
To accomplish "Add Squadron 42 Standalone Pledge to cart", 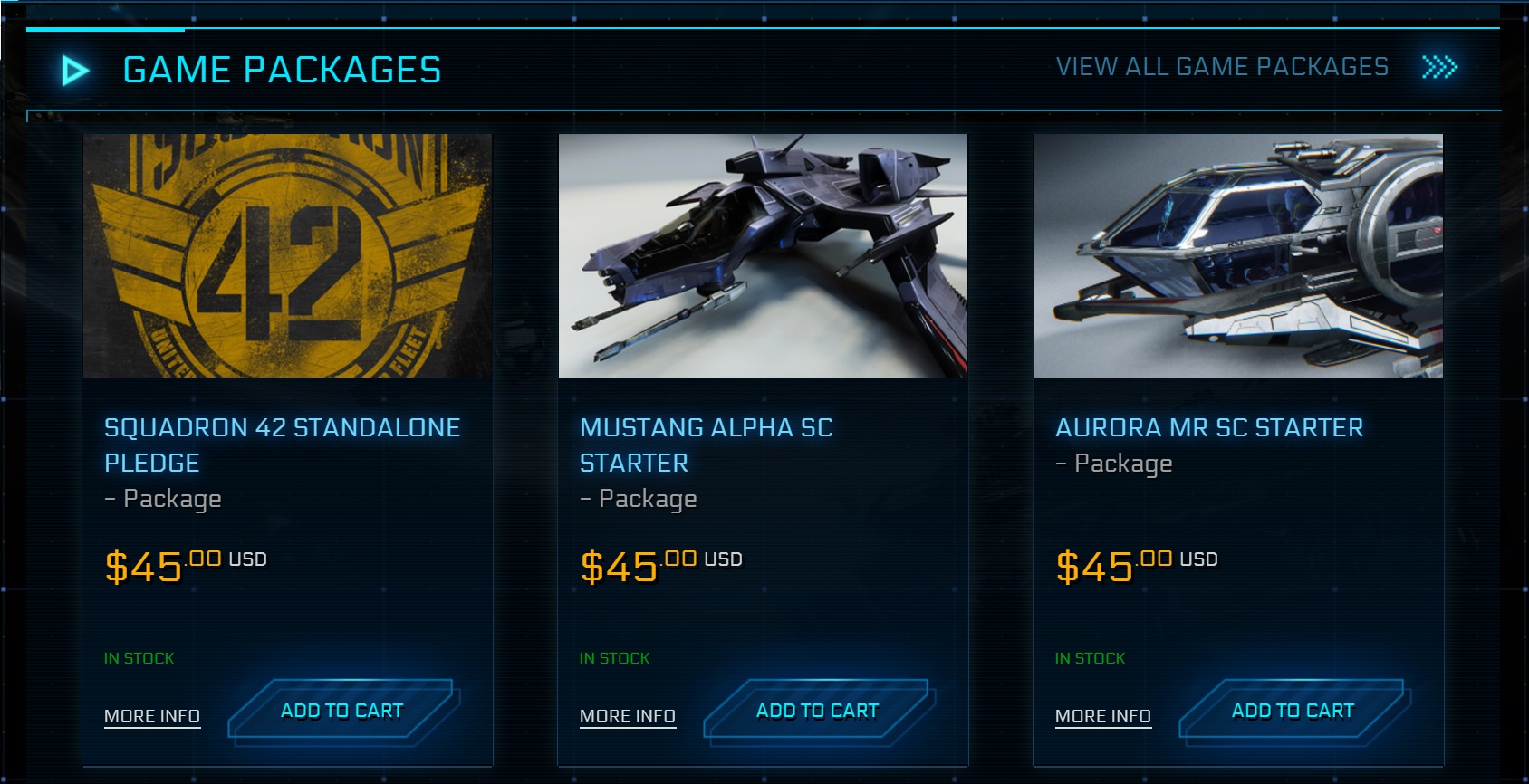I will pyautogui.click(x=342, y=711).
